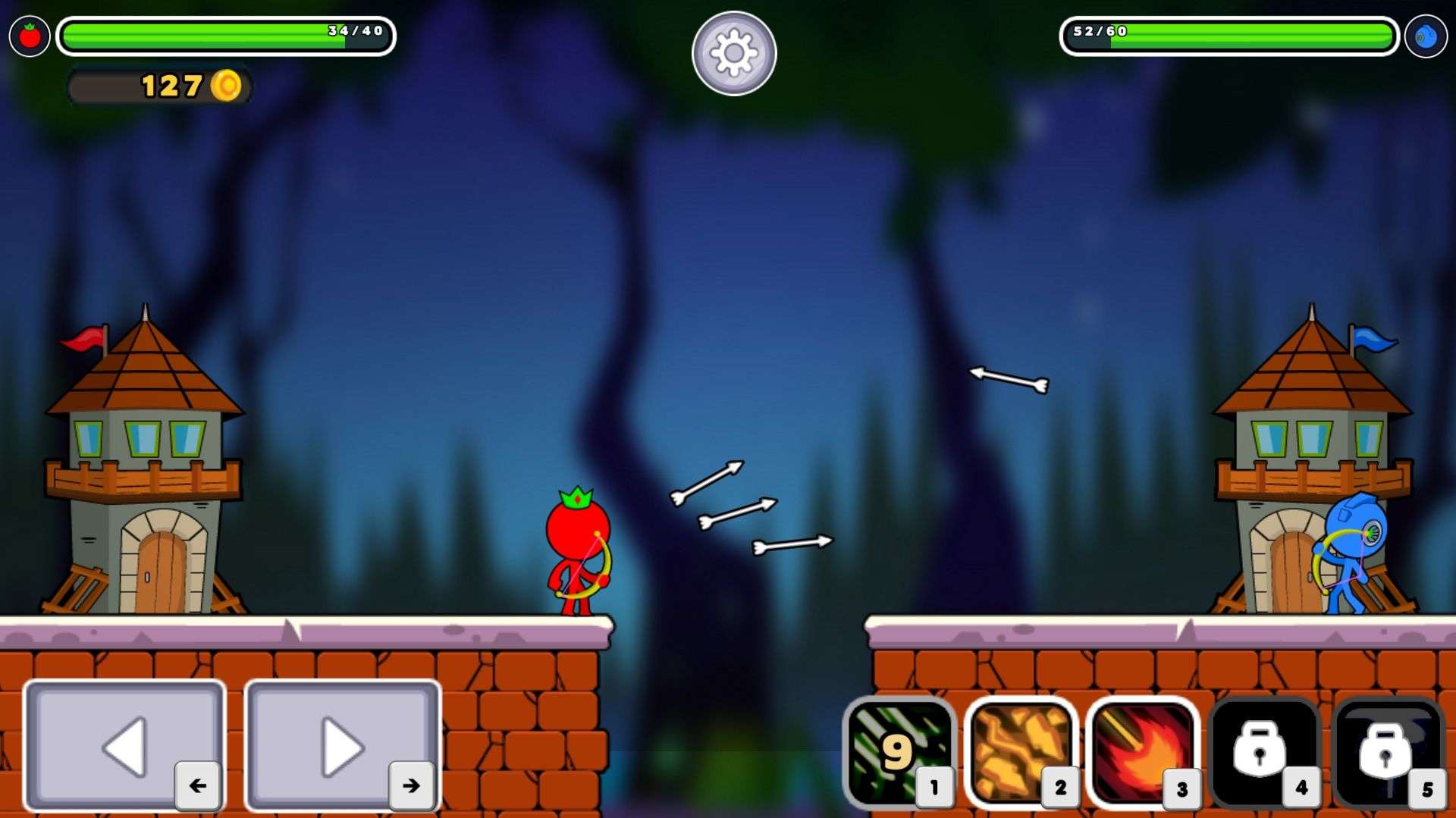
Task: Use the golden arrows skill in slot 2
Action: point(1021,751)
